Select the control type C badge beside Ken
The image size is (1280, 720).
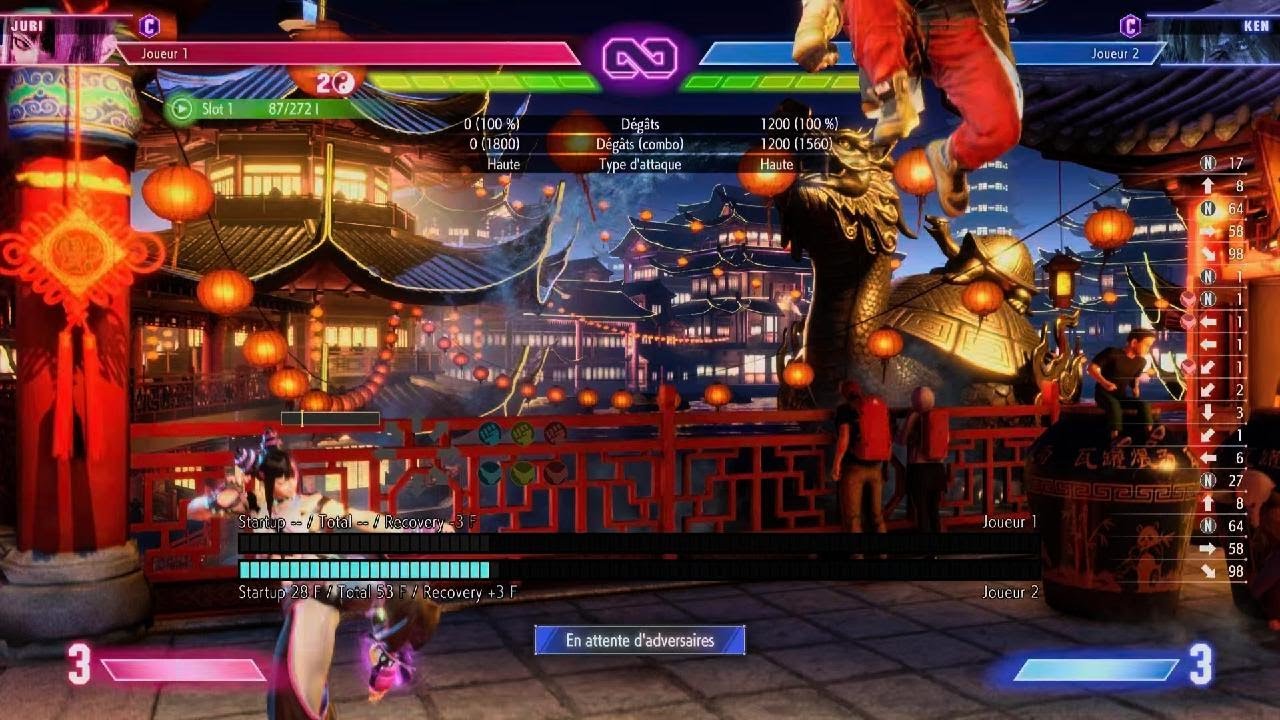[x=1130, y=25]
